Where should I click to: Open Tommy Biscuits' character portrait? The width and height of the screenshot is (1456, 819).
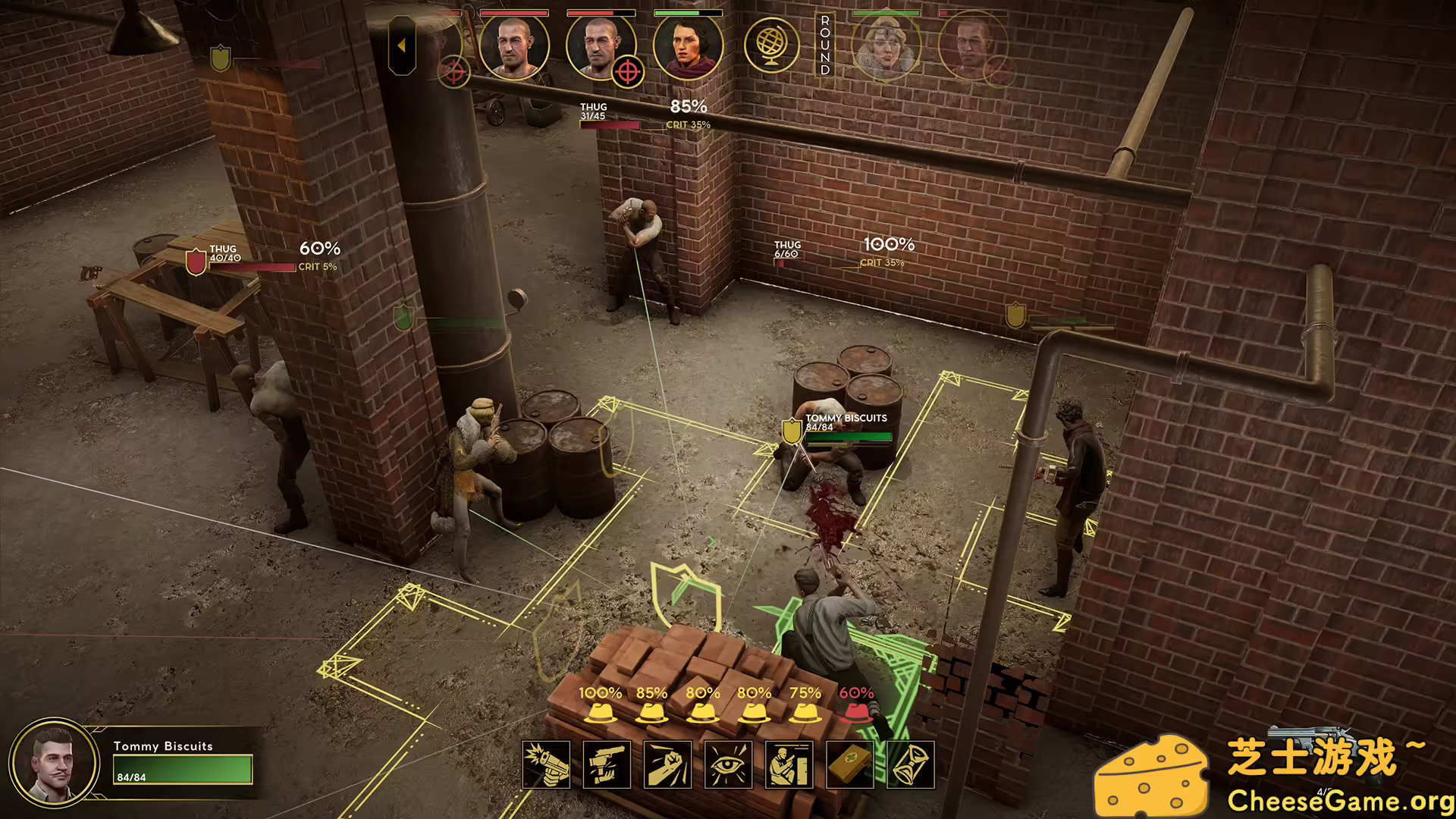[x=53, y=762]
